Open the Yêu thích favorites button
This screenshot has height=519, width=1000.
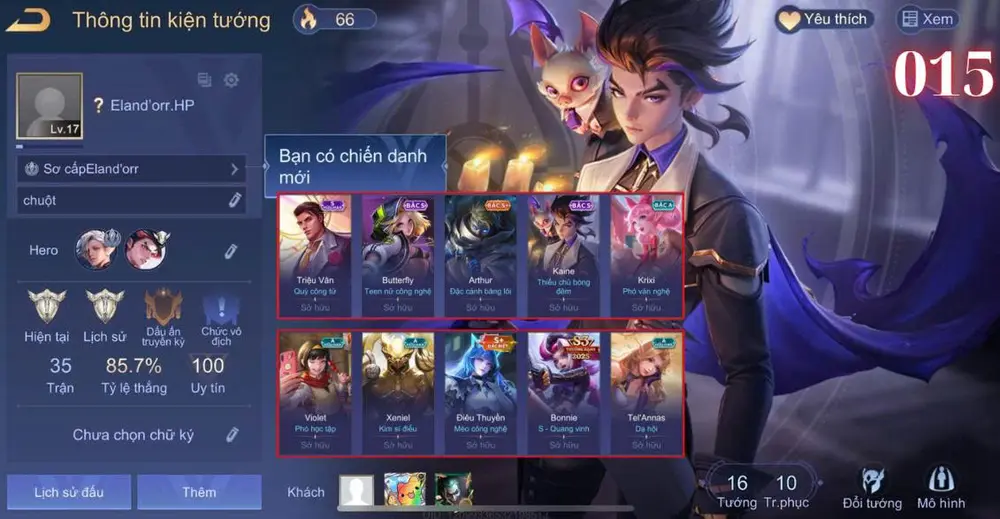tap(825, 19)
